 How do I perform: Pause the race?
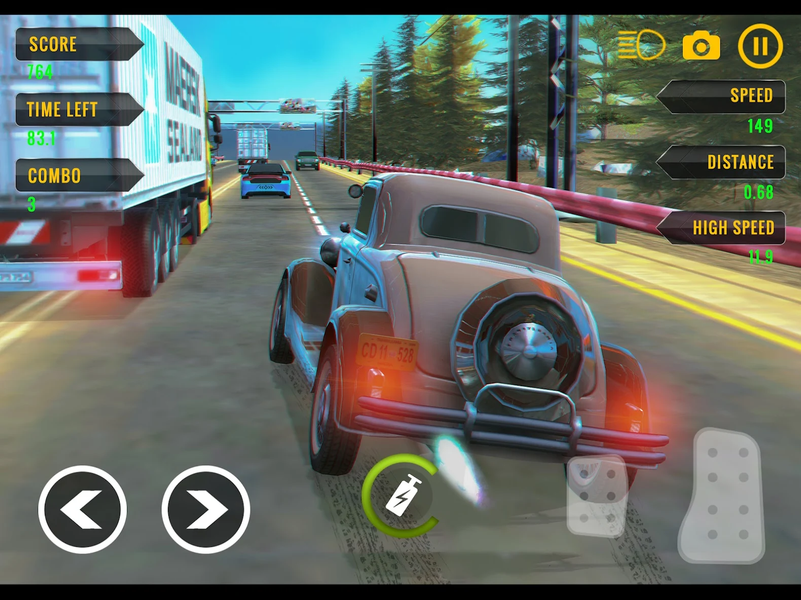pos(760,45)
